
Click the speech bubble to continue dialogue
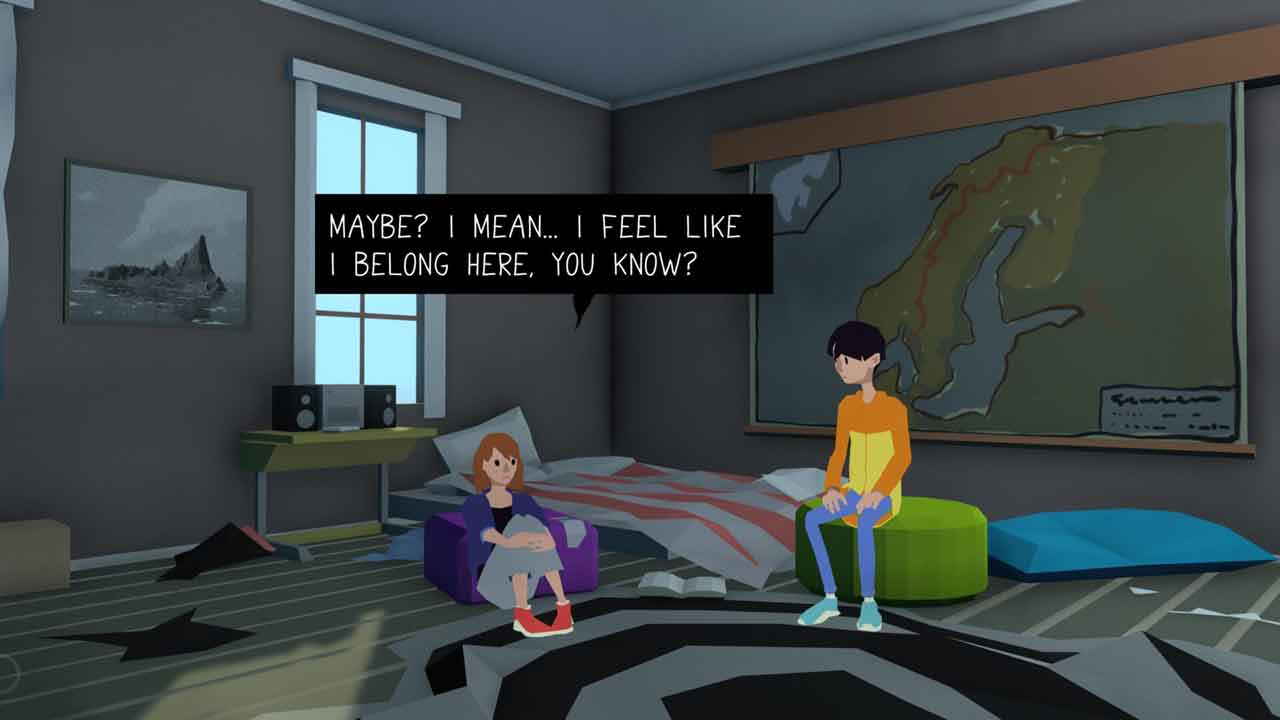[543, 243]
